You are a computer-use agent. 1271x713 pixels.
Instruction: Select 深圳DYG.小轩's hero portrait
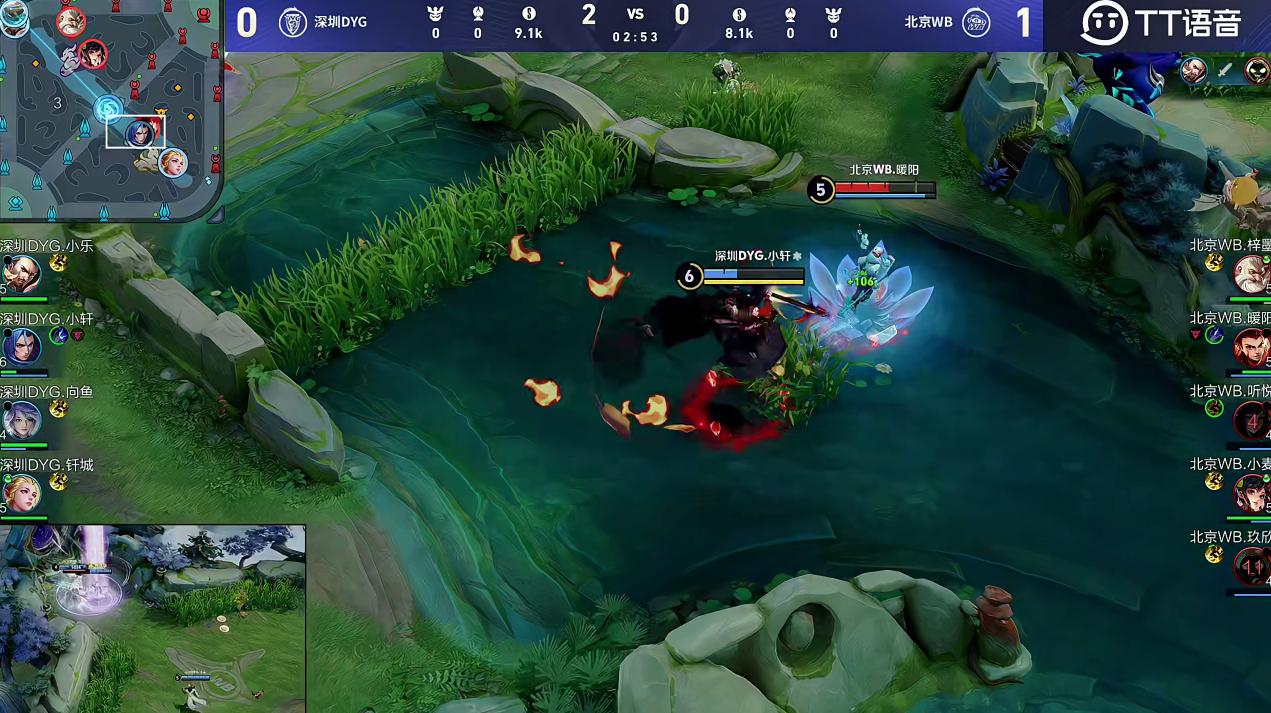[x=20, y=345]
